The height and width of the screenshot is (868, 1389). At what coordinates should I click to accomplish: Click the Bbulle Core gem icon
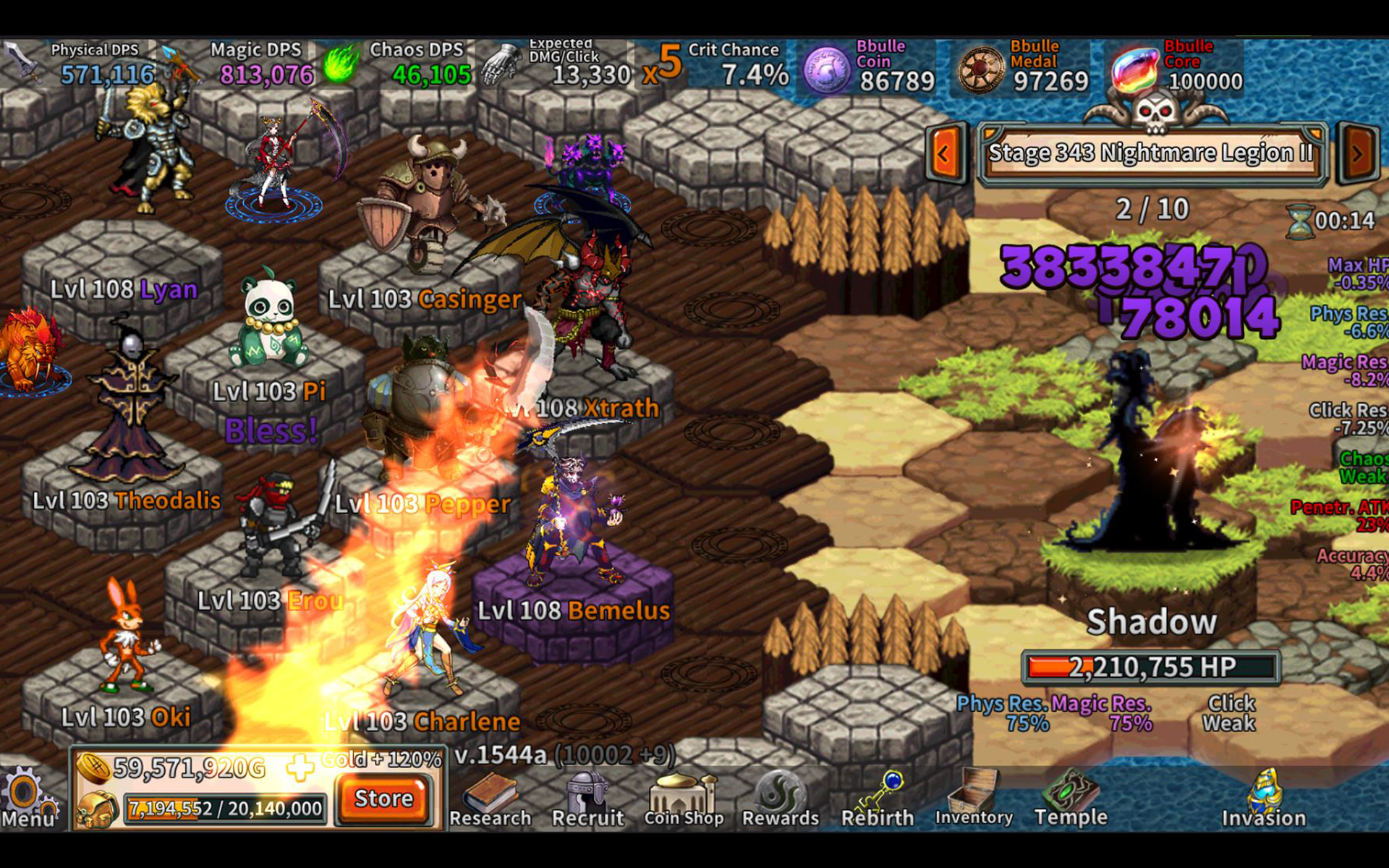pos(1136,69)
